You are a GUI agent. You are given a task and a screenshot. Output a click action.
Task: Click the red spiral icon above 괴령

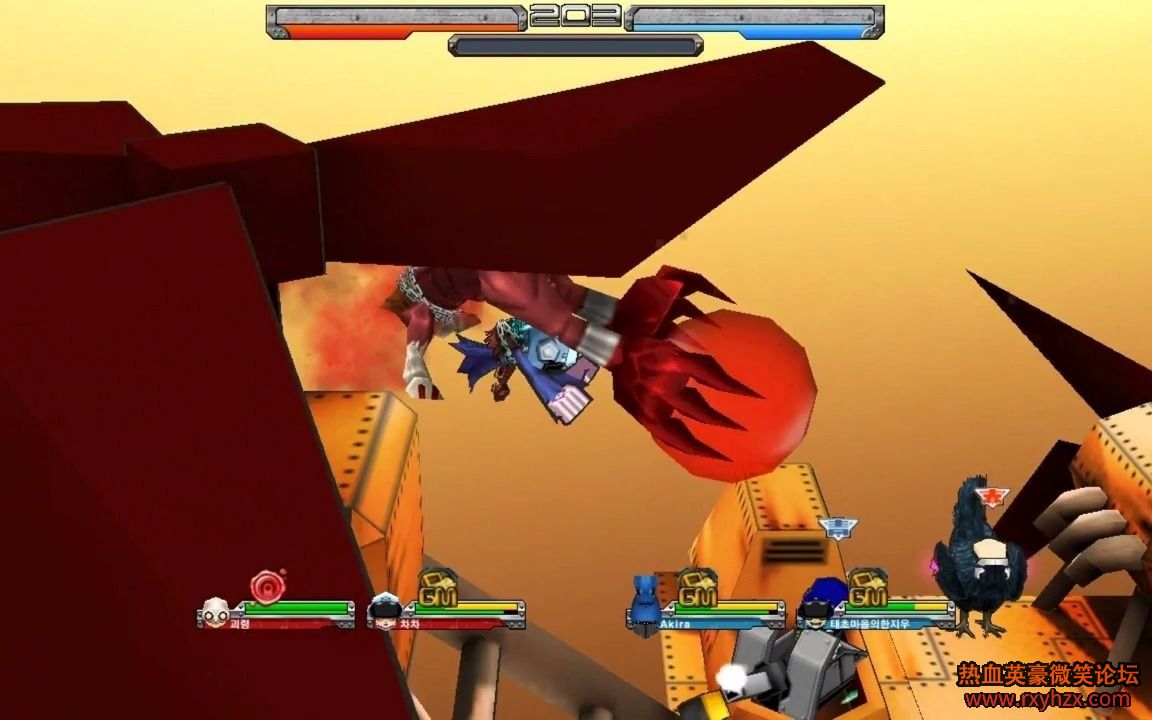click(267, 585)
